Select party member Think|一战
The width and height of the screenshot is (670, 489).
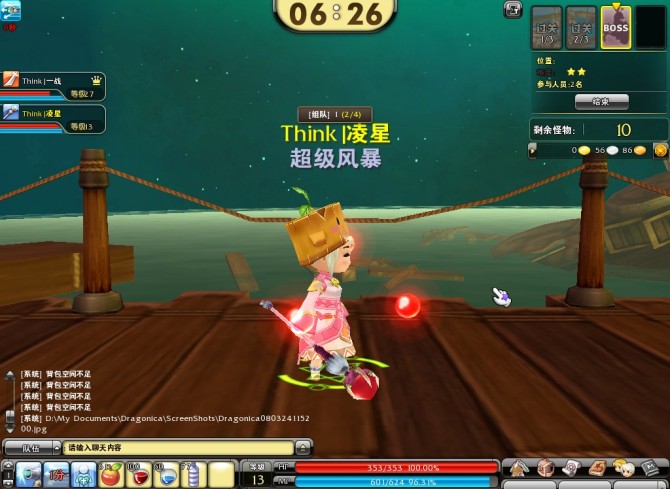pyautogui.click(x=55, y=83)
